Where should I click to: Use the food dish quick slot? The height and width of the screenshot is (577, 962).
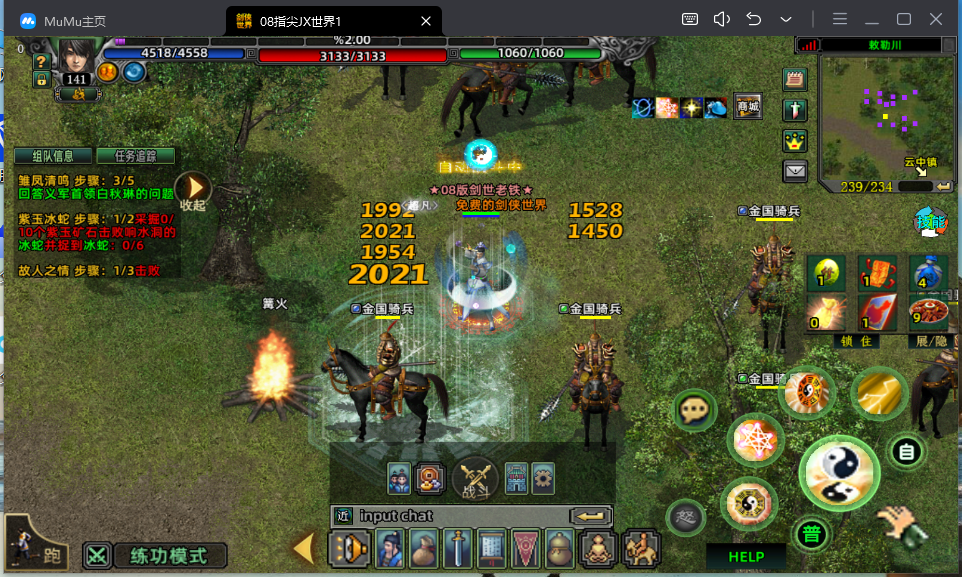(928, 312)
